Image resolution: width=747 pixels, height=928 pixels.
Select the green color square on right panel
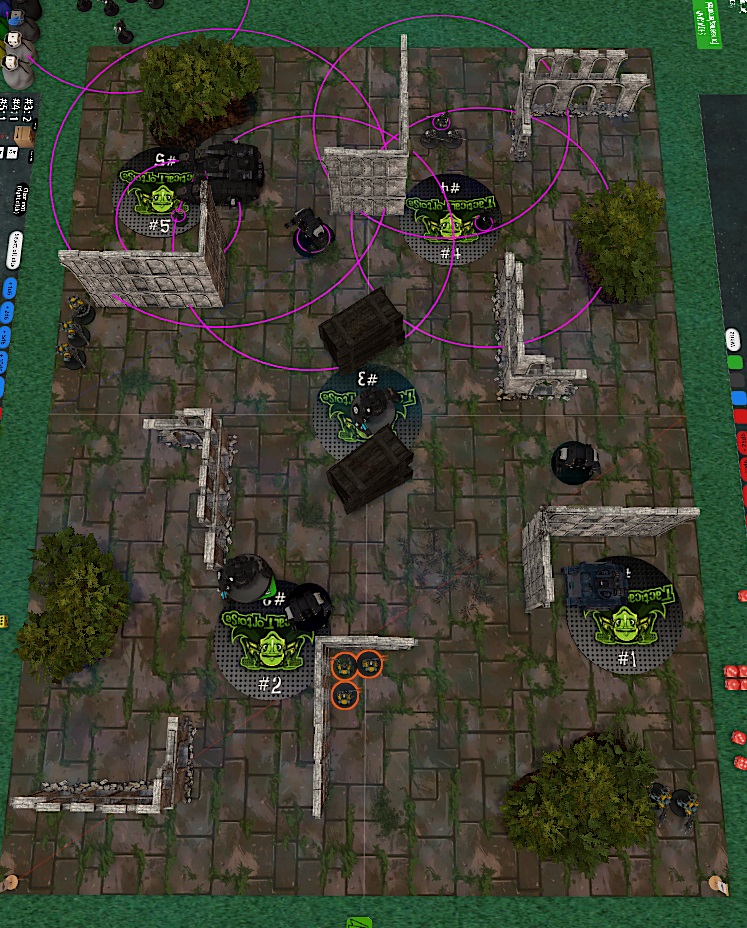736,362
